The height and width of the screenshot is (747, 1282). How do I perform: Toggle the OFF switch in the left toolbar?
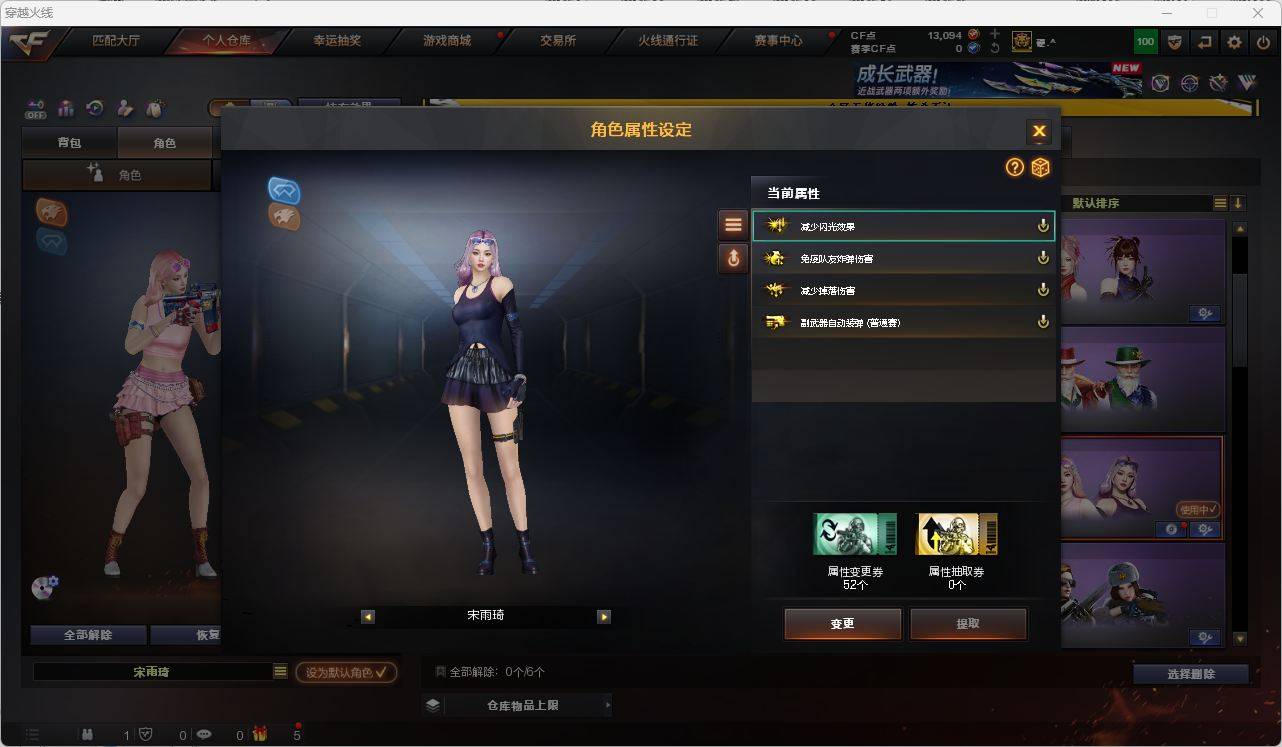pos(35,111)
